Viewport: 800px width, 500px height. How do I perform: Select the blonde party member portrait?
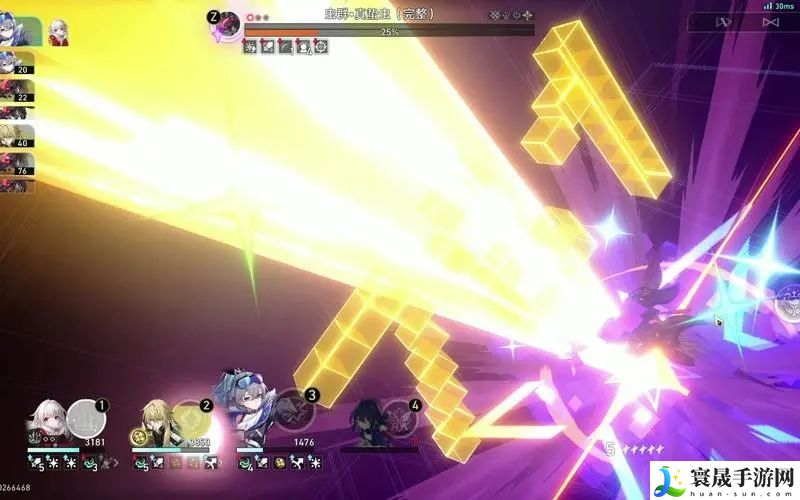155,419
